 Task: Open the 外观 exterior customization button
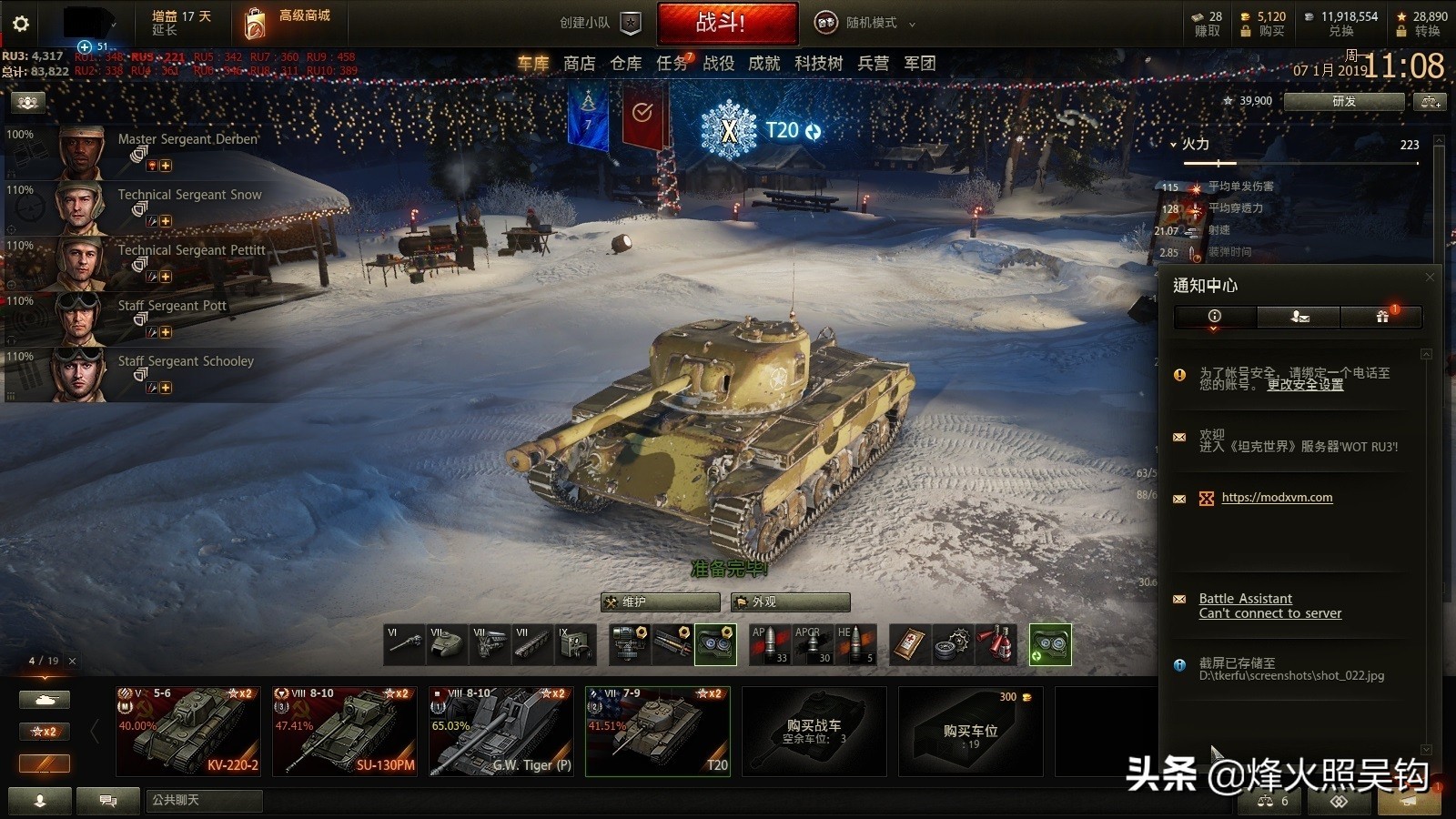coord(791,602)
